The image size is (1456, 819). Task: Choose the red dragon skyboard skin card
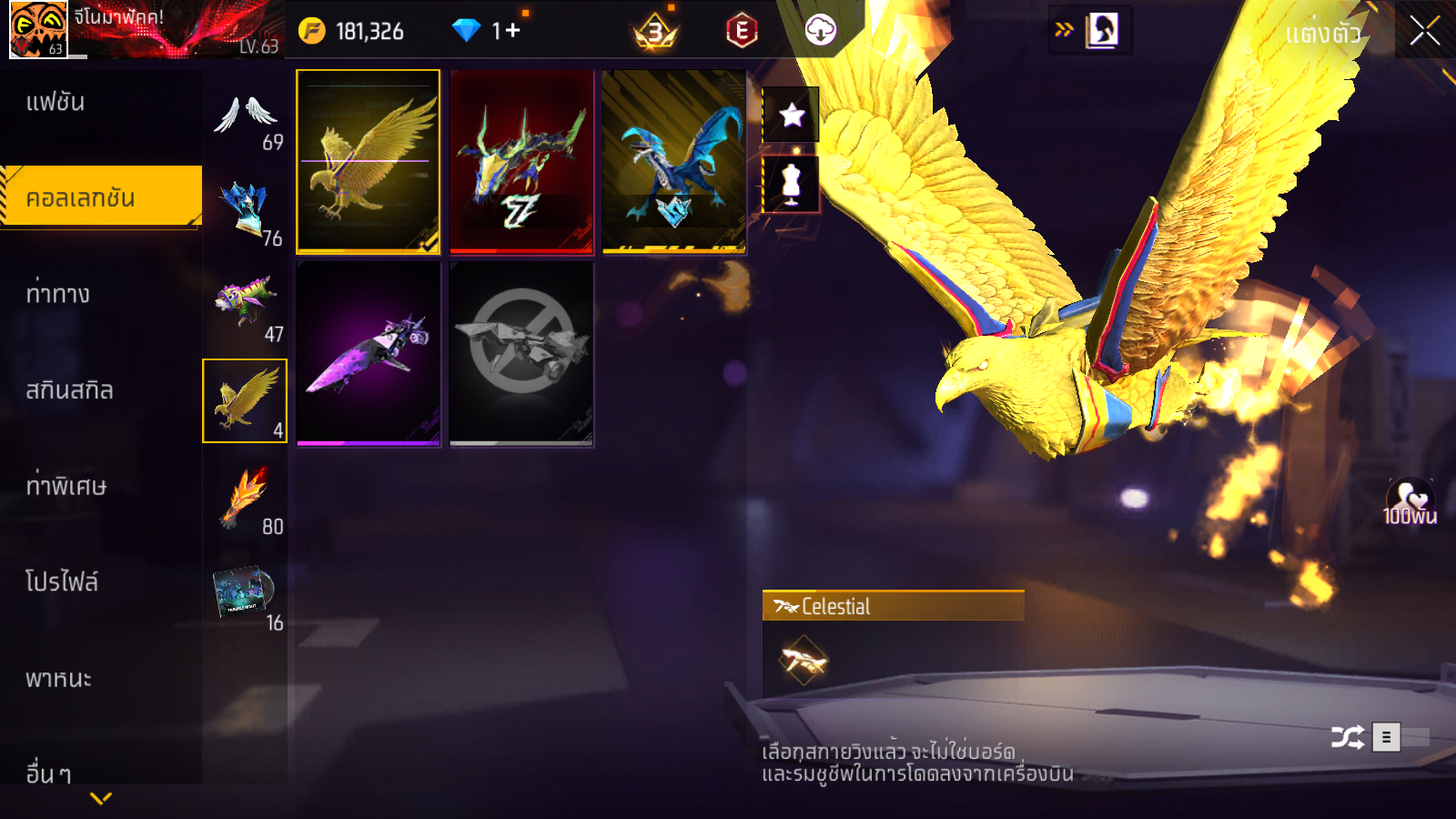(521, 161)
